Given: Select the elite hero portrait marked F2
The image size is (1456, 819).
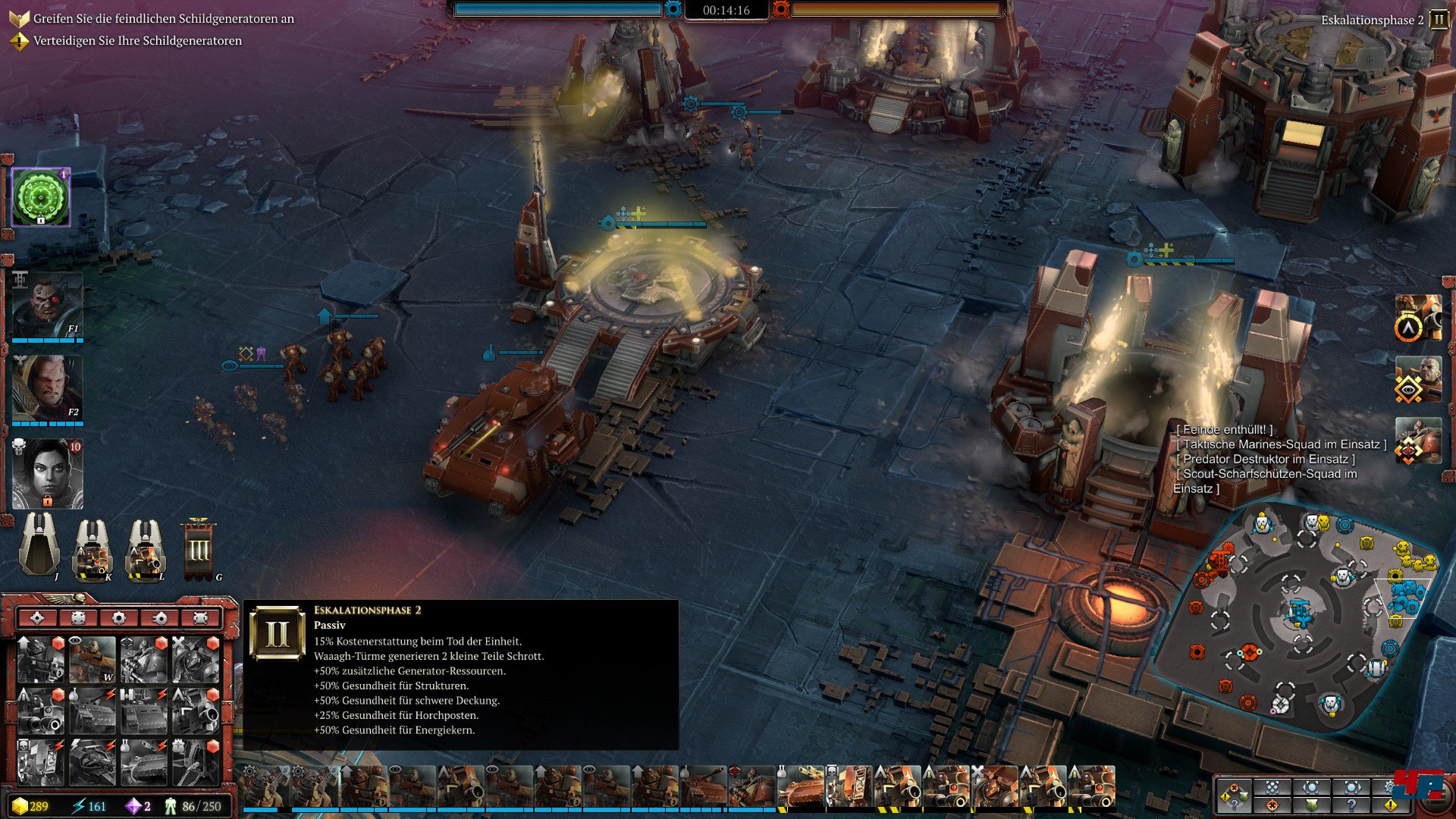Looking at the screenshot, I should point(47,388).
